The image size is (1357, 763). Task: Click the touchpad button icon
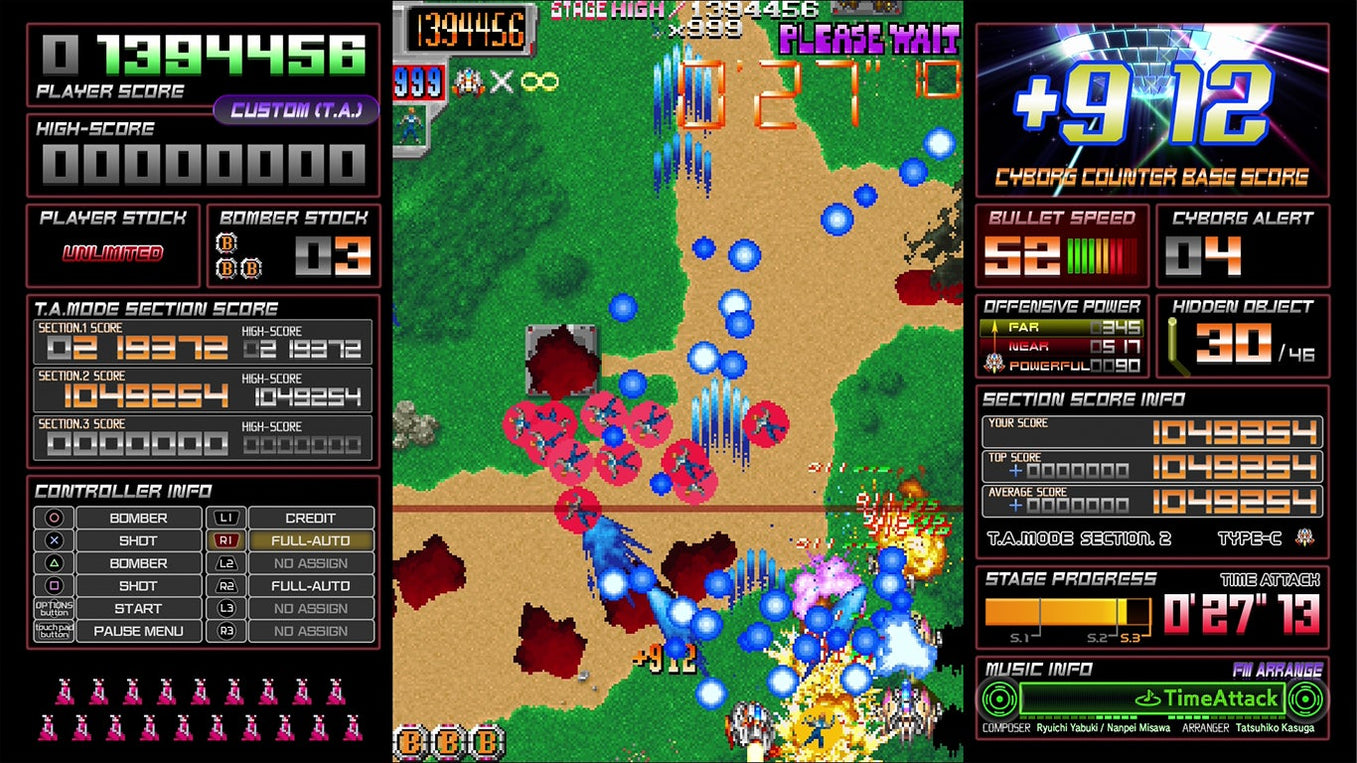(x=52, y=630)
